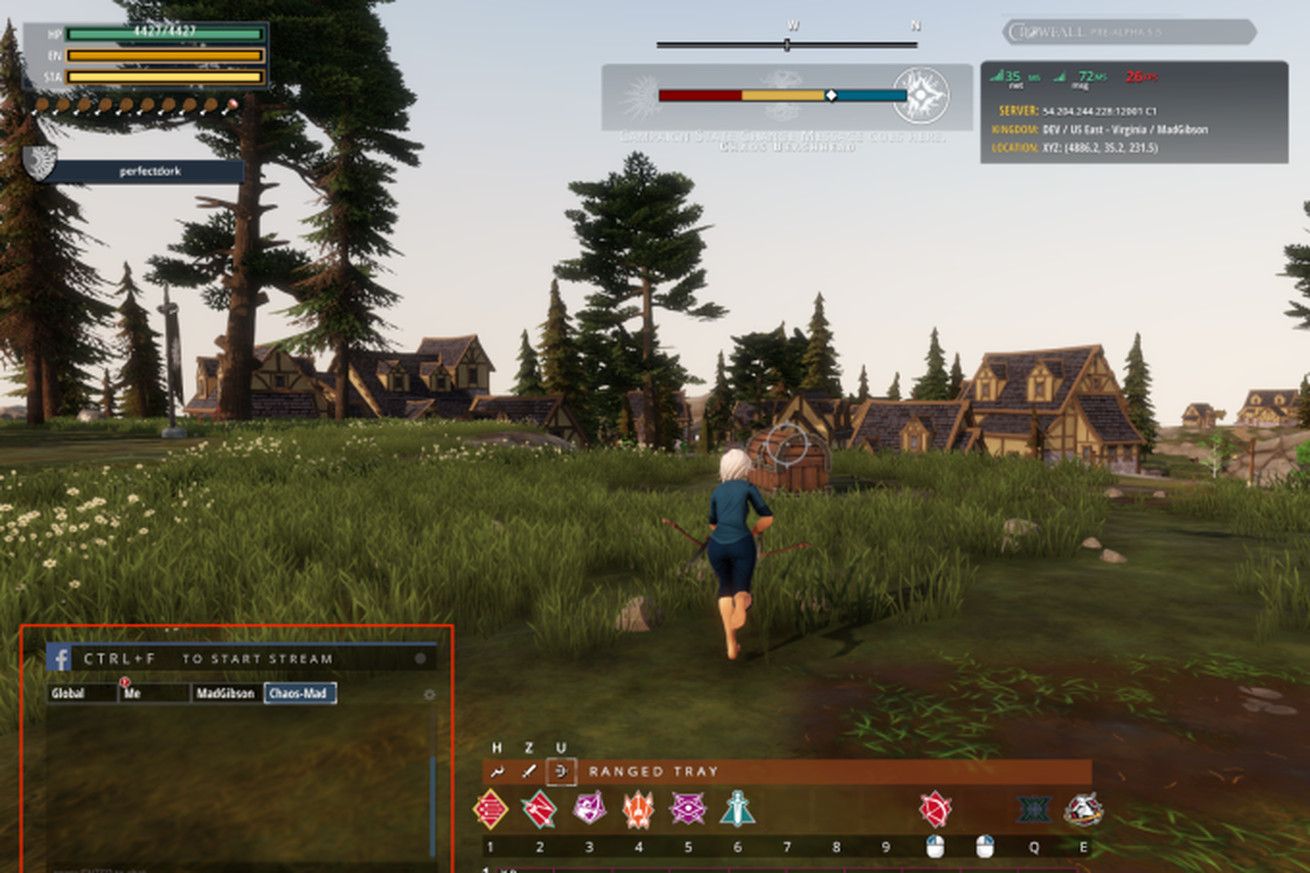Screen dimensions: 1310x873
Task: Activate the purple pentagon ability in slot 3
Action: pyautogui.click(x=589, y=808)
